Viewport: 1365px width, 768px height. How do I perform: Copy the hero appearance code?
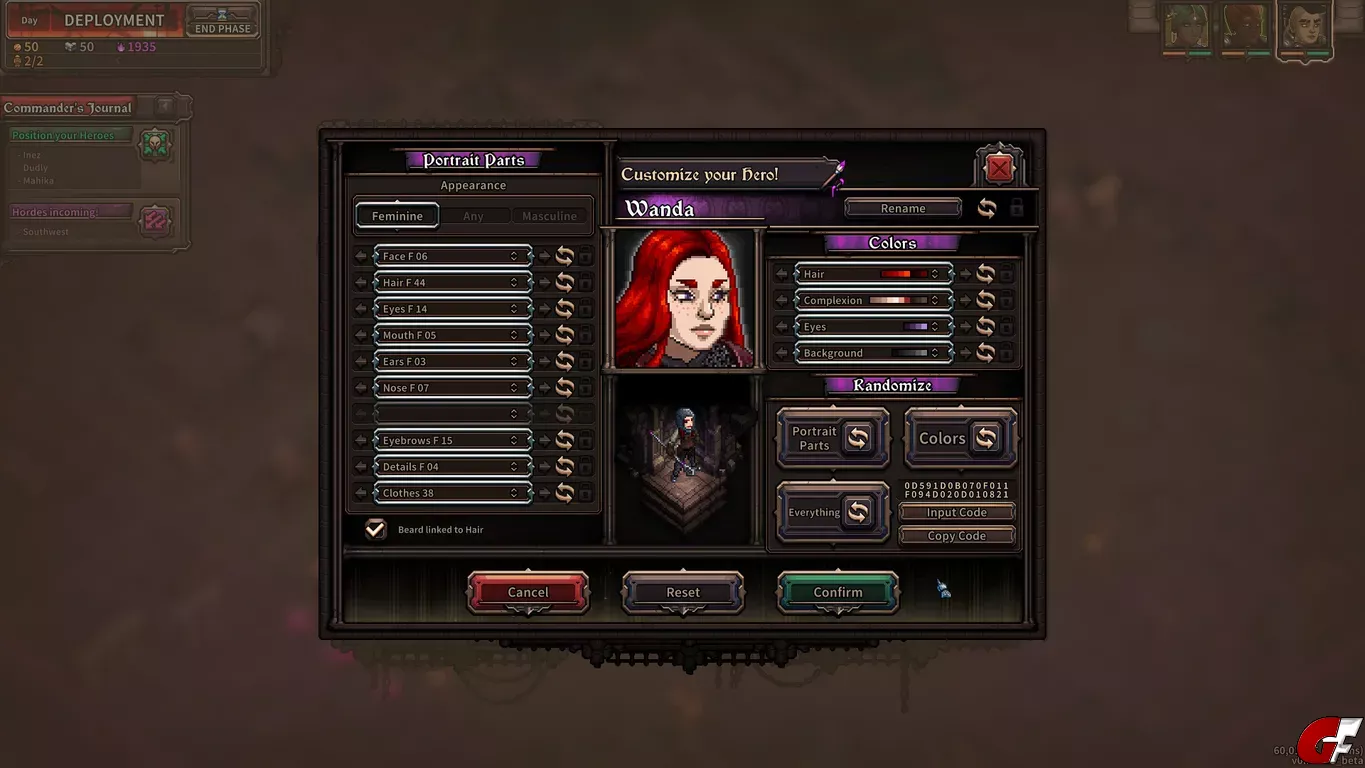pos(956,536)
